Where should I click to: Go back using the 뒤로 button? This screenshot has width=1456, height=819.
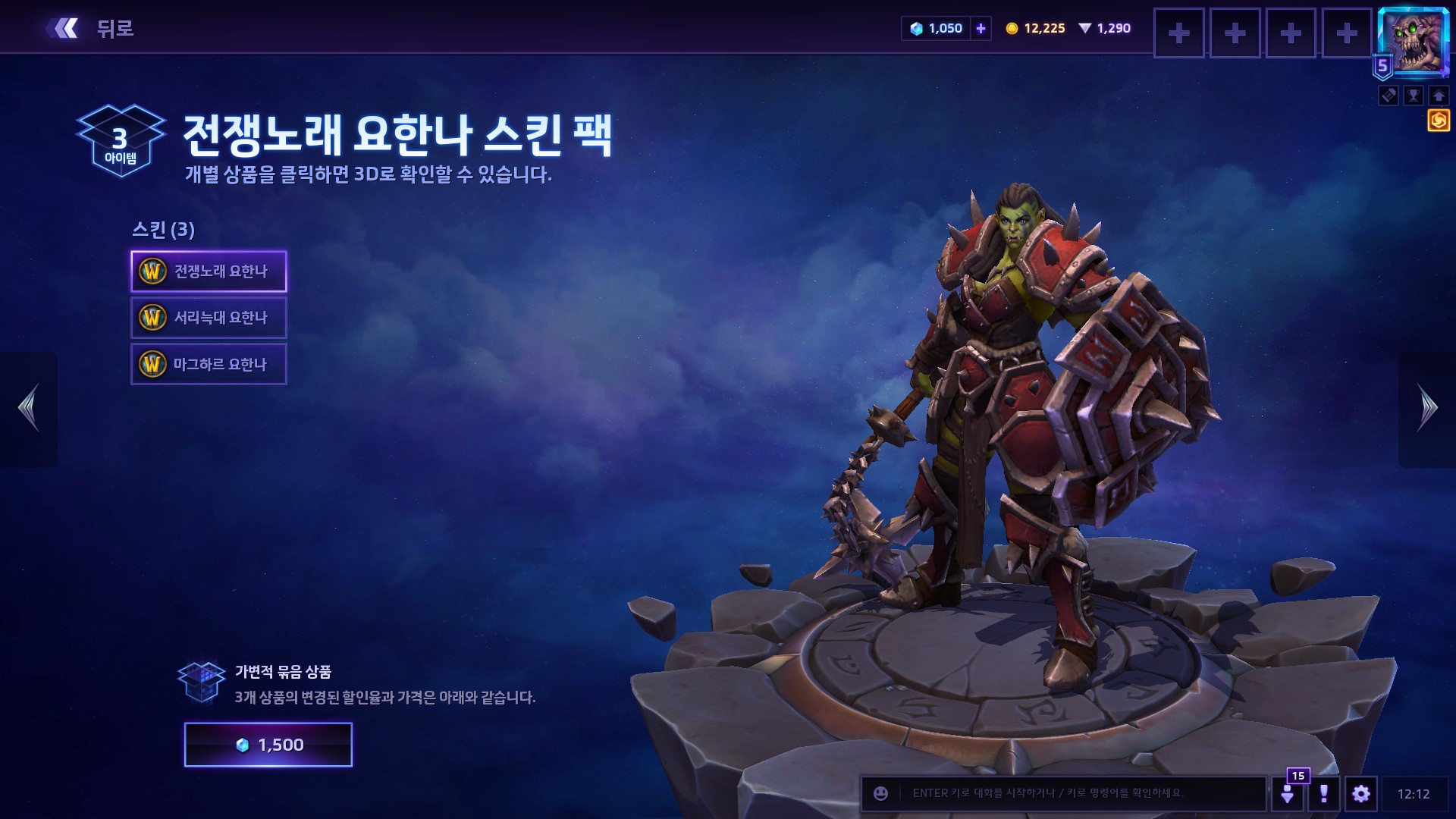click(91, 29)
